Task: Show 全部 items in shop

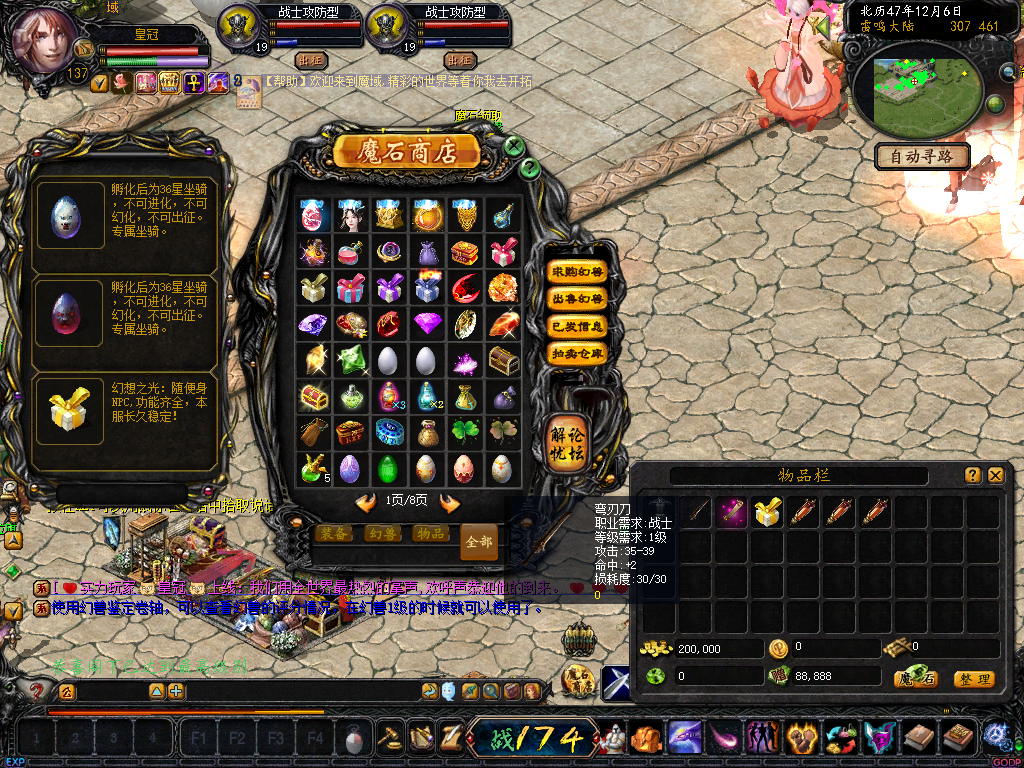Action: pyautogui.click(x=479, y=542)
